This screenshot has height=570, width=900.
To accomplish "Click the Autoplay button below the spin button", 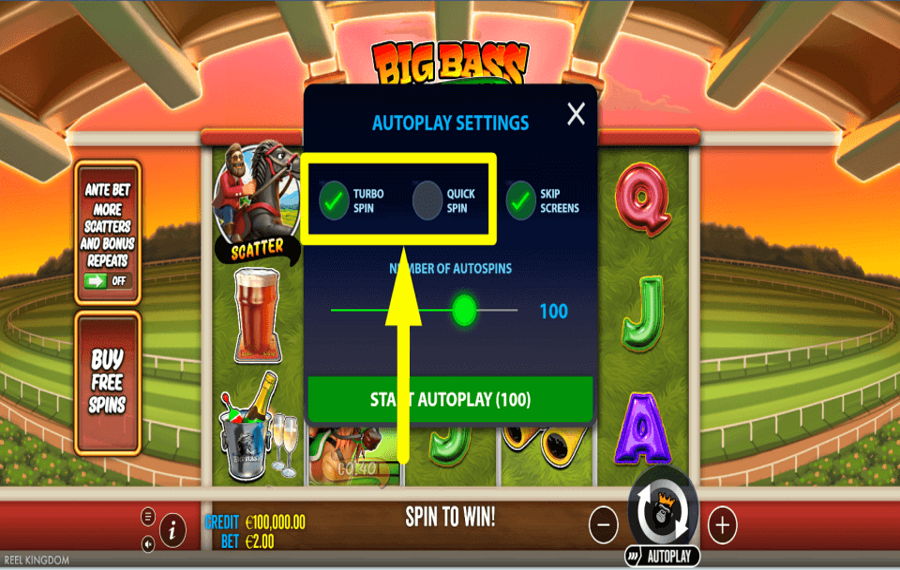I will (x=662, y=556).
